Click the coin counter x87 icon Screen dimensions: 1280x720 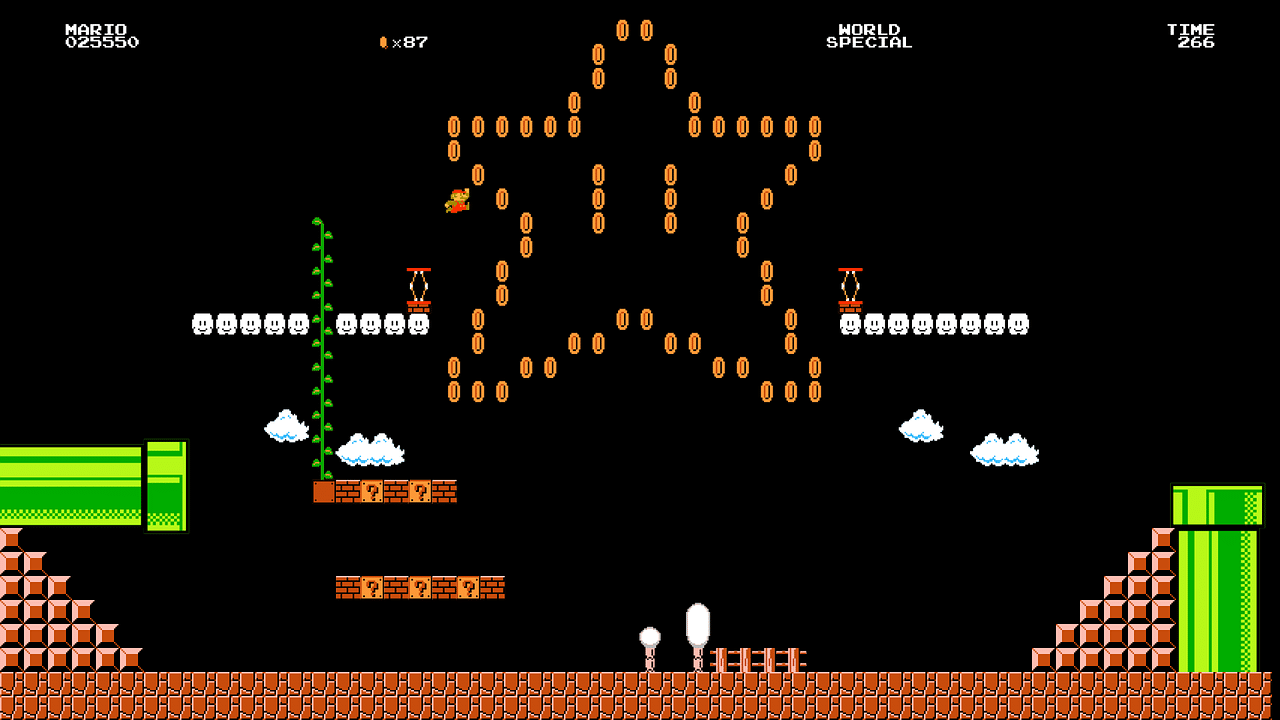385,41
